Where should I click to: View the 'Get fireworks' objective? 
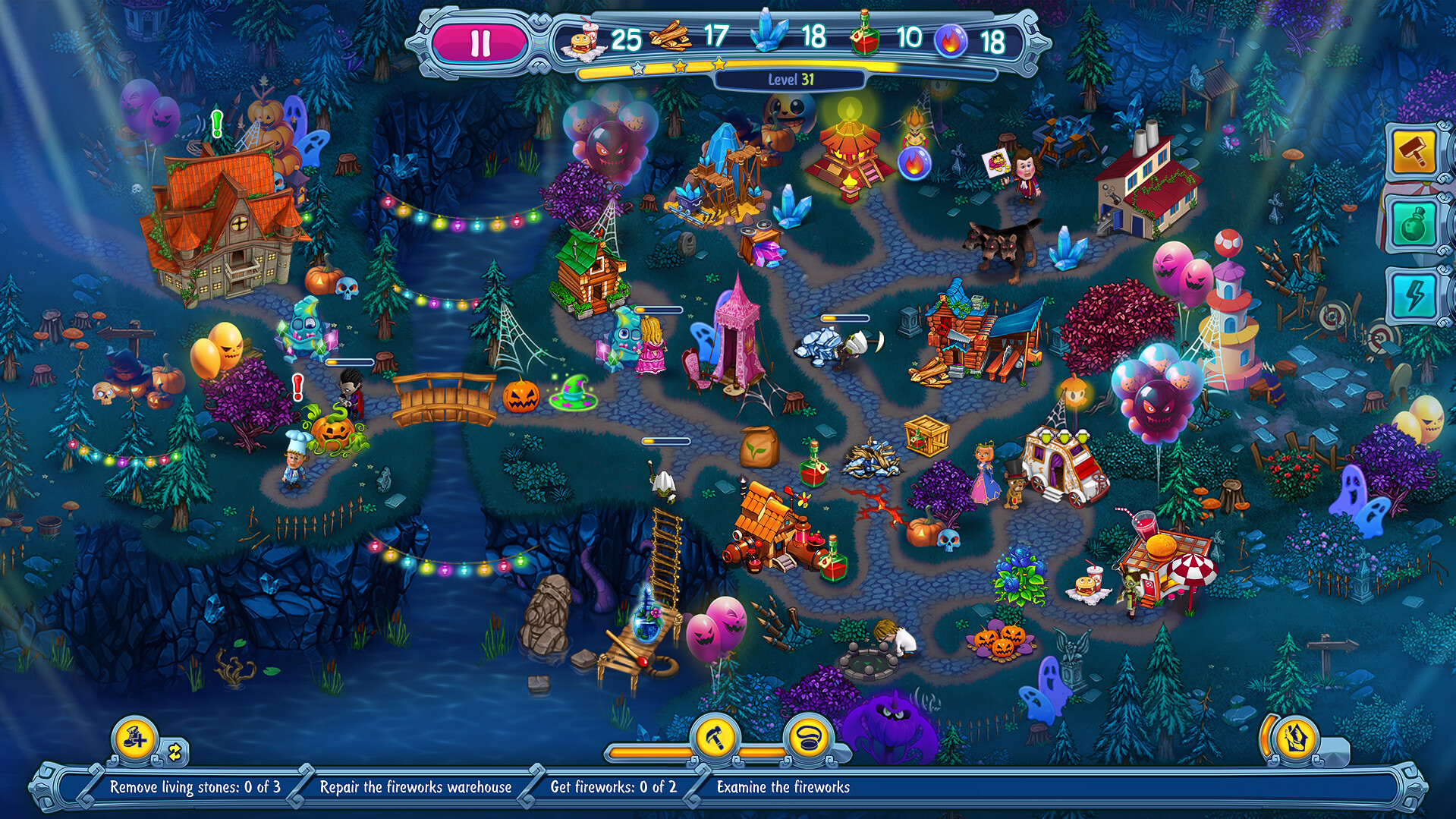point(613,787)
